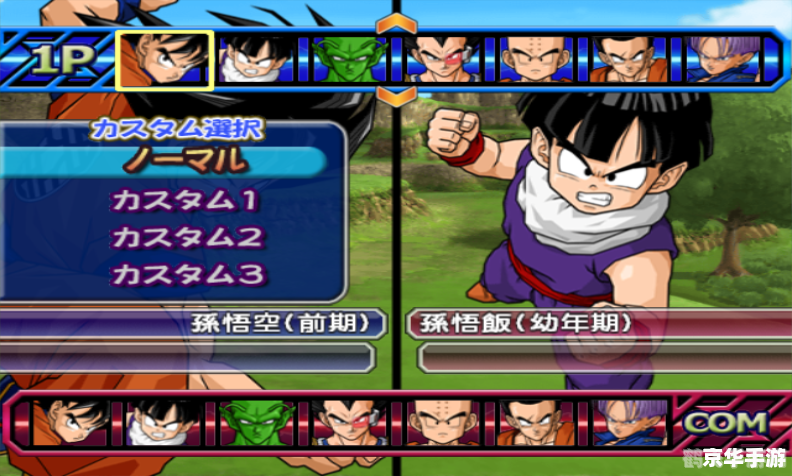Choose Piccolo's portrait in the 1P row
The width and height of the screenshot is (792, 476).
pos(346,59)
